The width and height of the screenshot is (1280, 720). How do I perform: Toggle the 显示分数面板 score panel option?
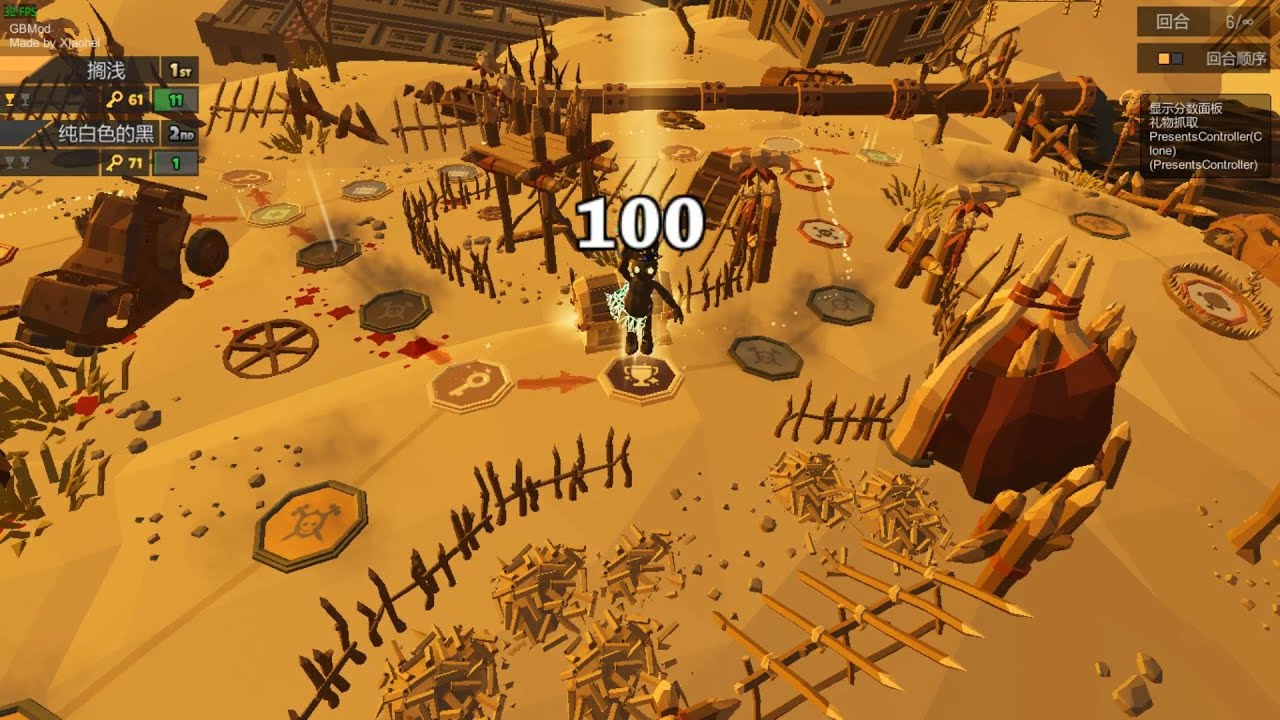point(1186,110)
